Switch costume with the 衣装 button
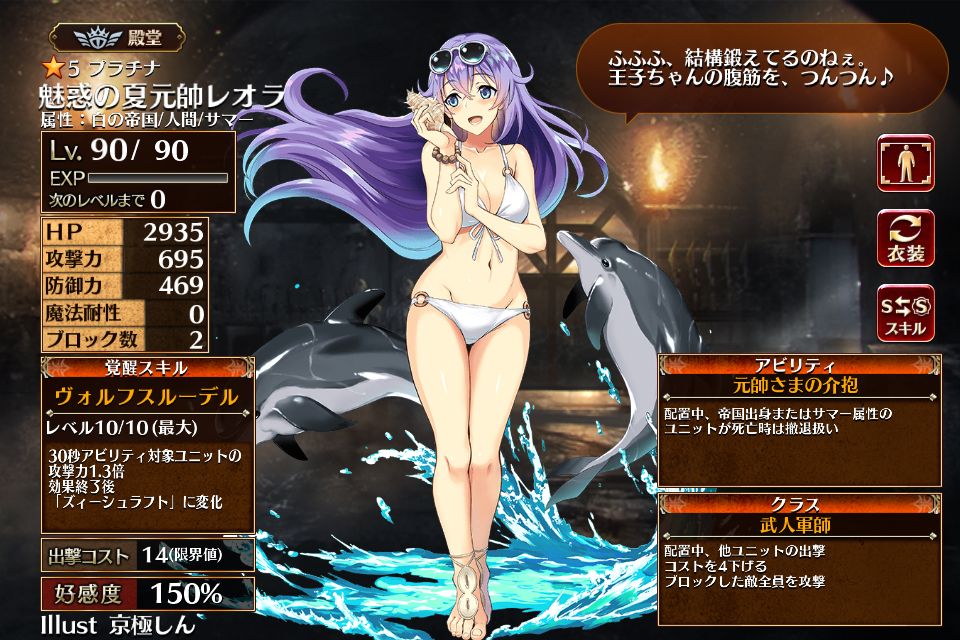960x640 pixels. (905, 238)
